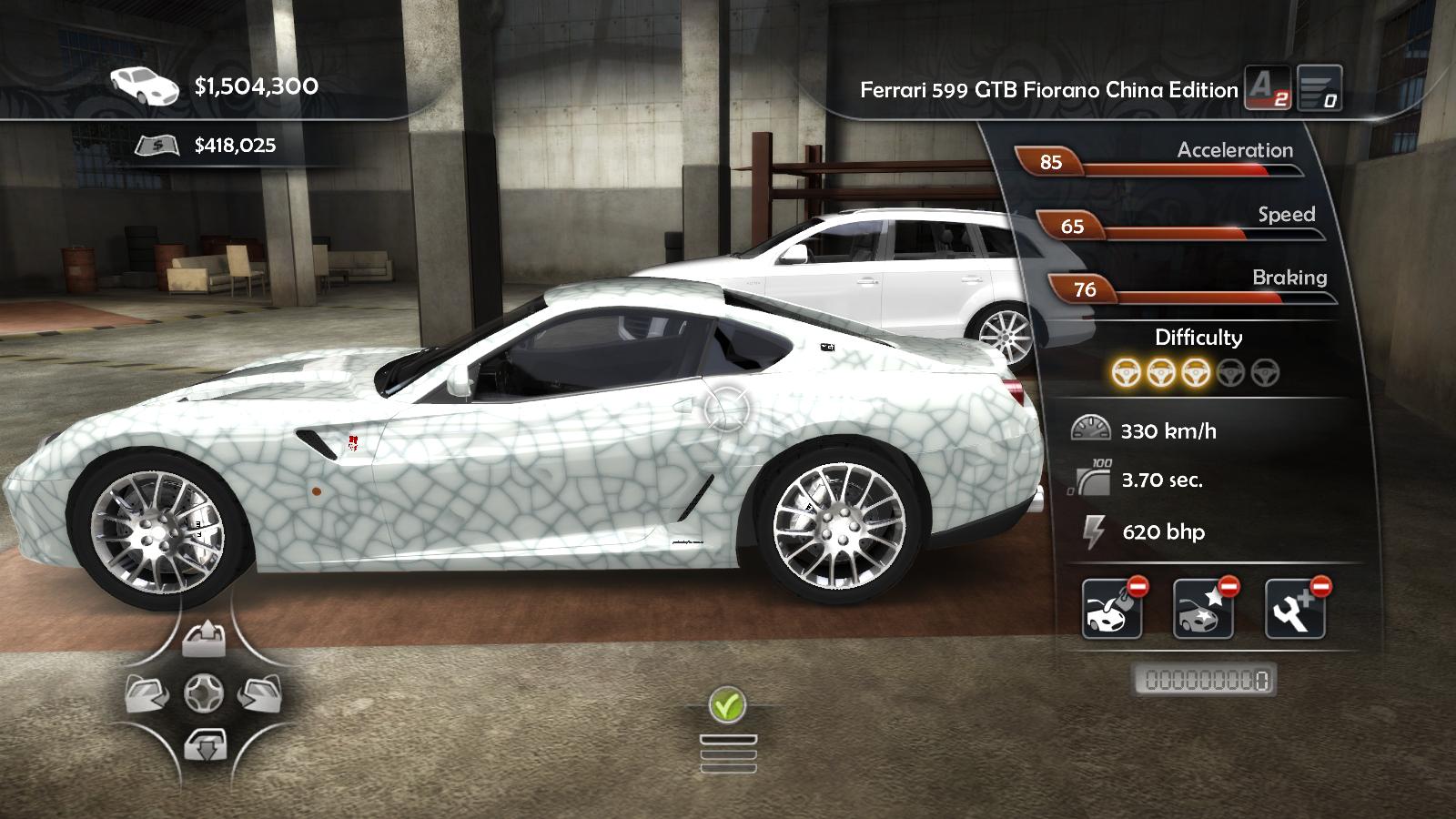
Task: Select the car sticker star icon
Action: [1203, 609]
